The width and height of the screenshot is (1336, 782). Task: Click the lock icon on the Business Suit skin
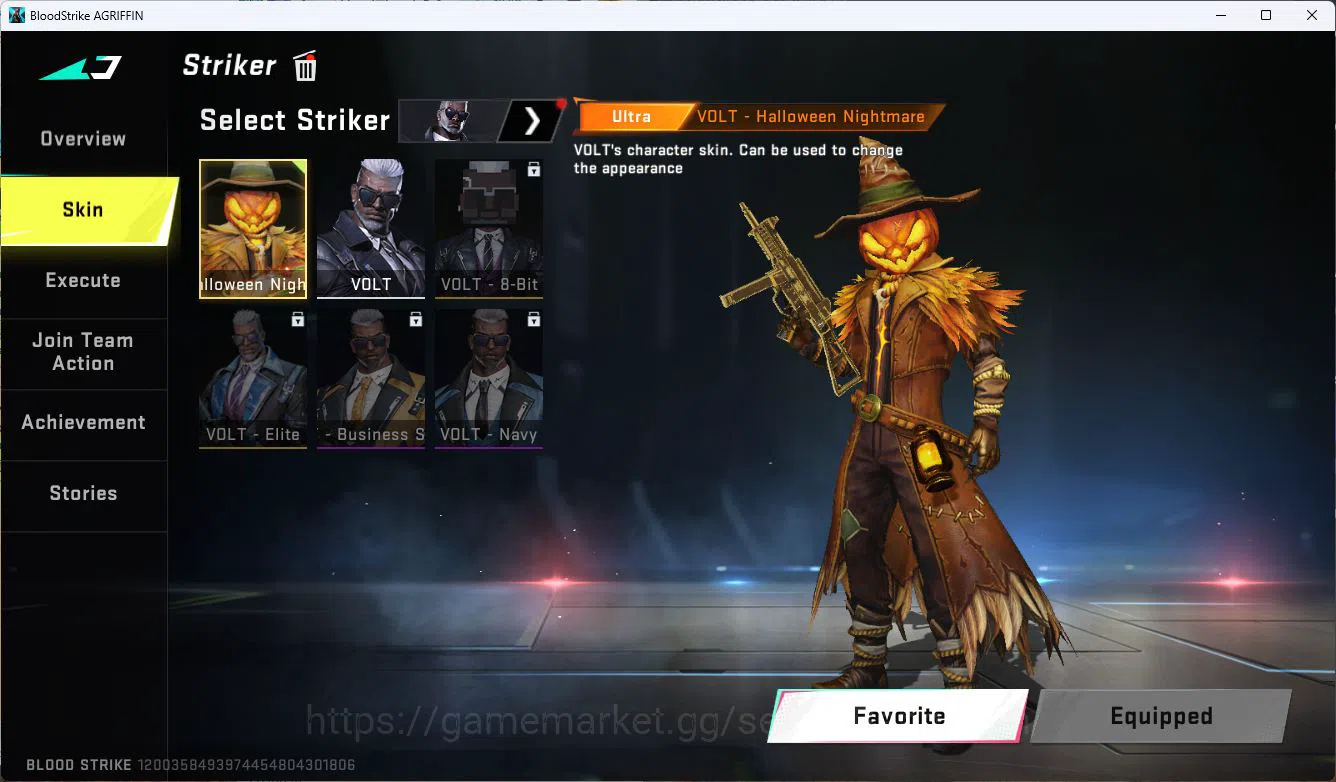[x=416, y=319]
